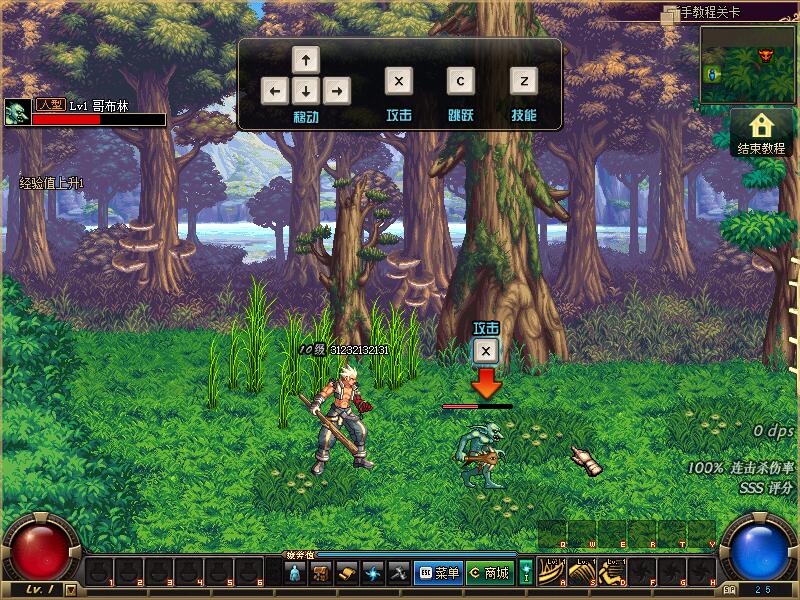Activate the first skill icon on the A slot
The height and width of the screenshot is (600, 800).
point(552,571)
